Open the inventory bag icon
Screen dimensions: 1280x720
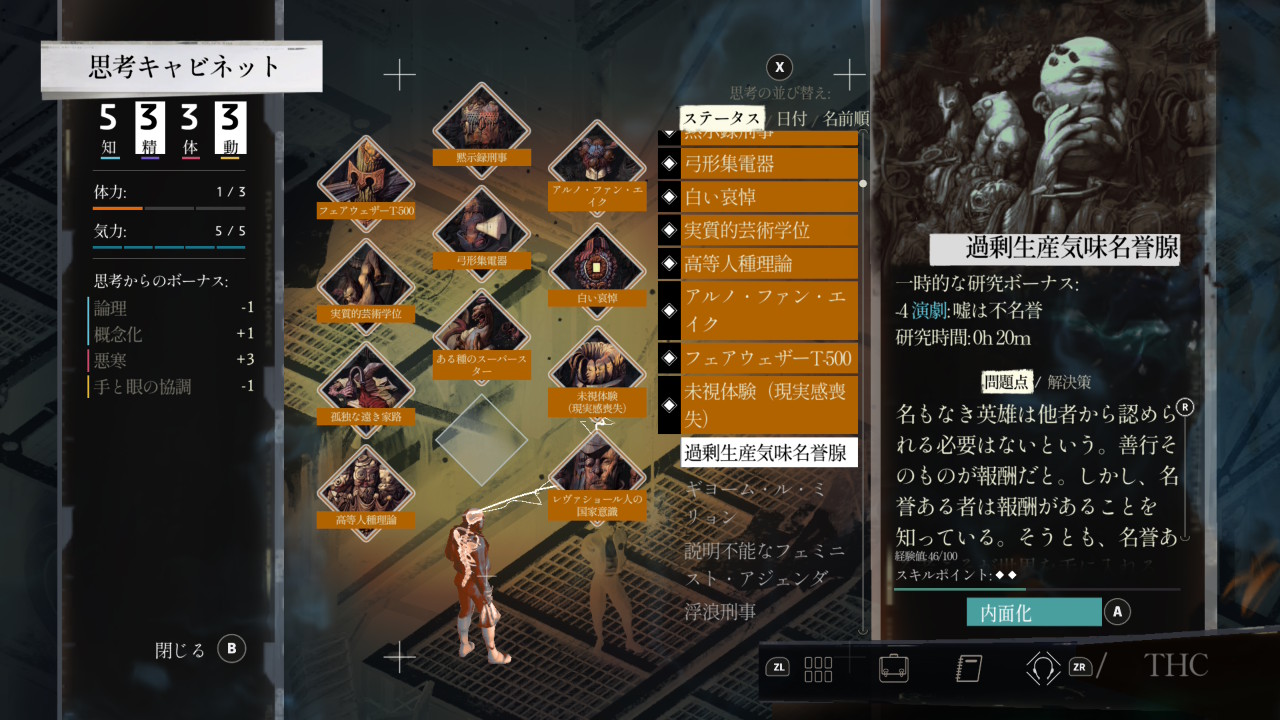(893, 667)
